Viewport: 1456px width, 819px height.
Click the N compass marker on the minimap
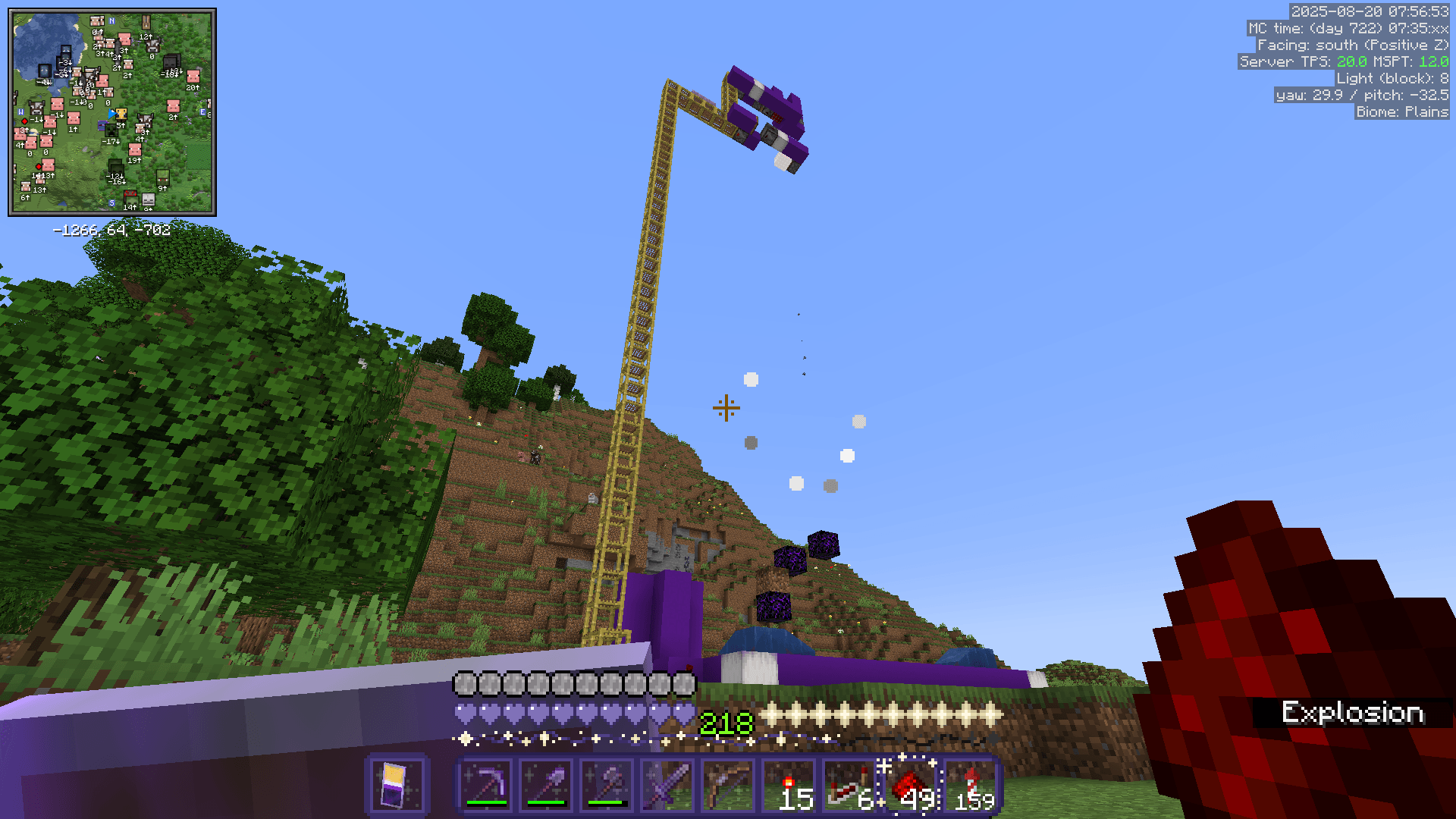tap(111, 20)
